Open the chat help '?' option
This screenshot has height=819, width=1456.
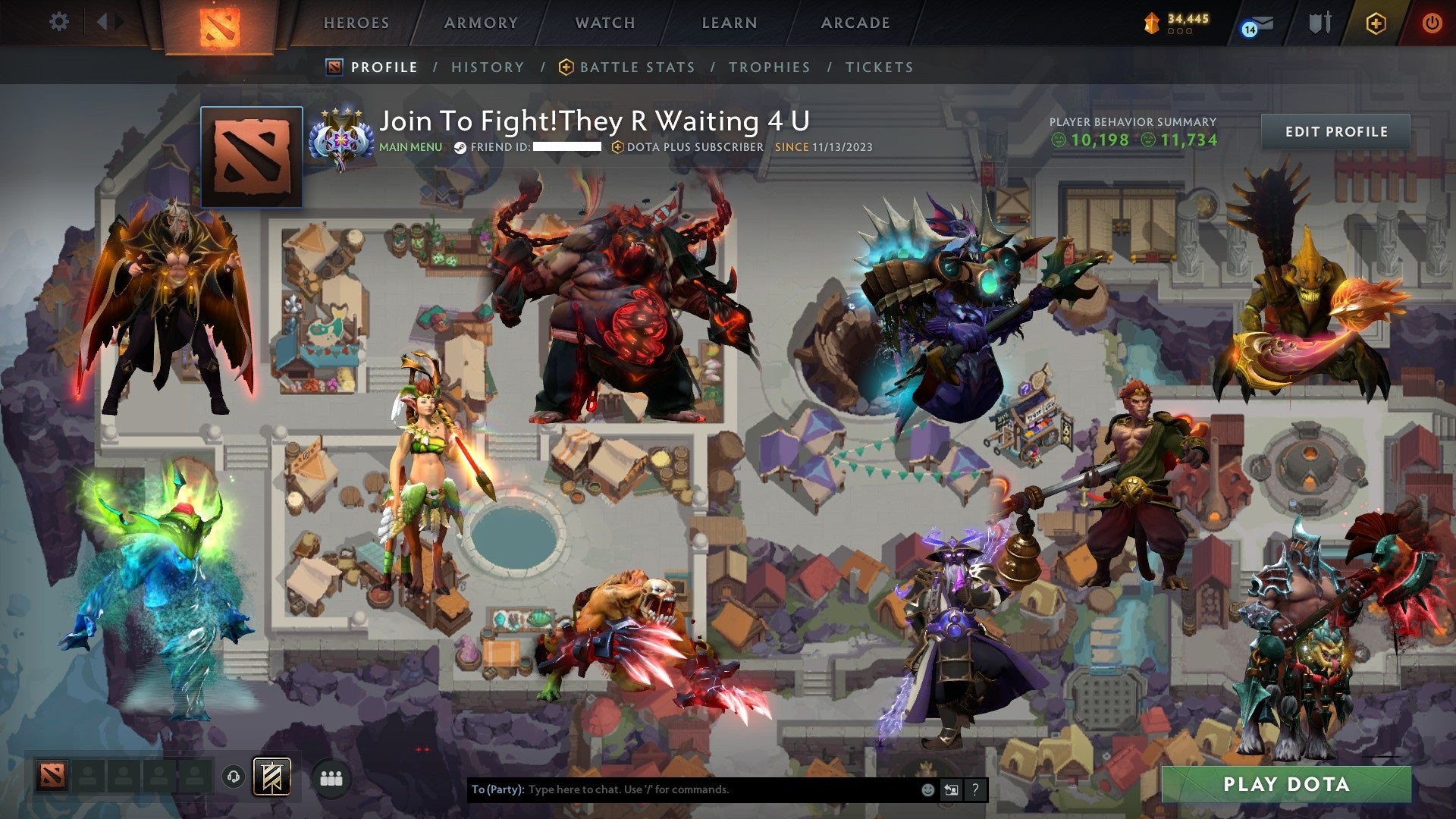tap(975, 789)
